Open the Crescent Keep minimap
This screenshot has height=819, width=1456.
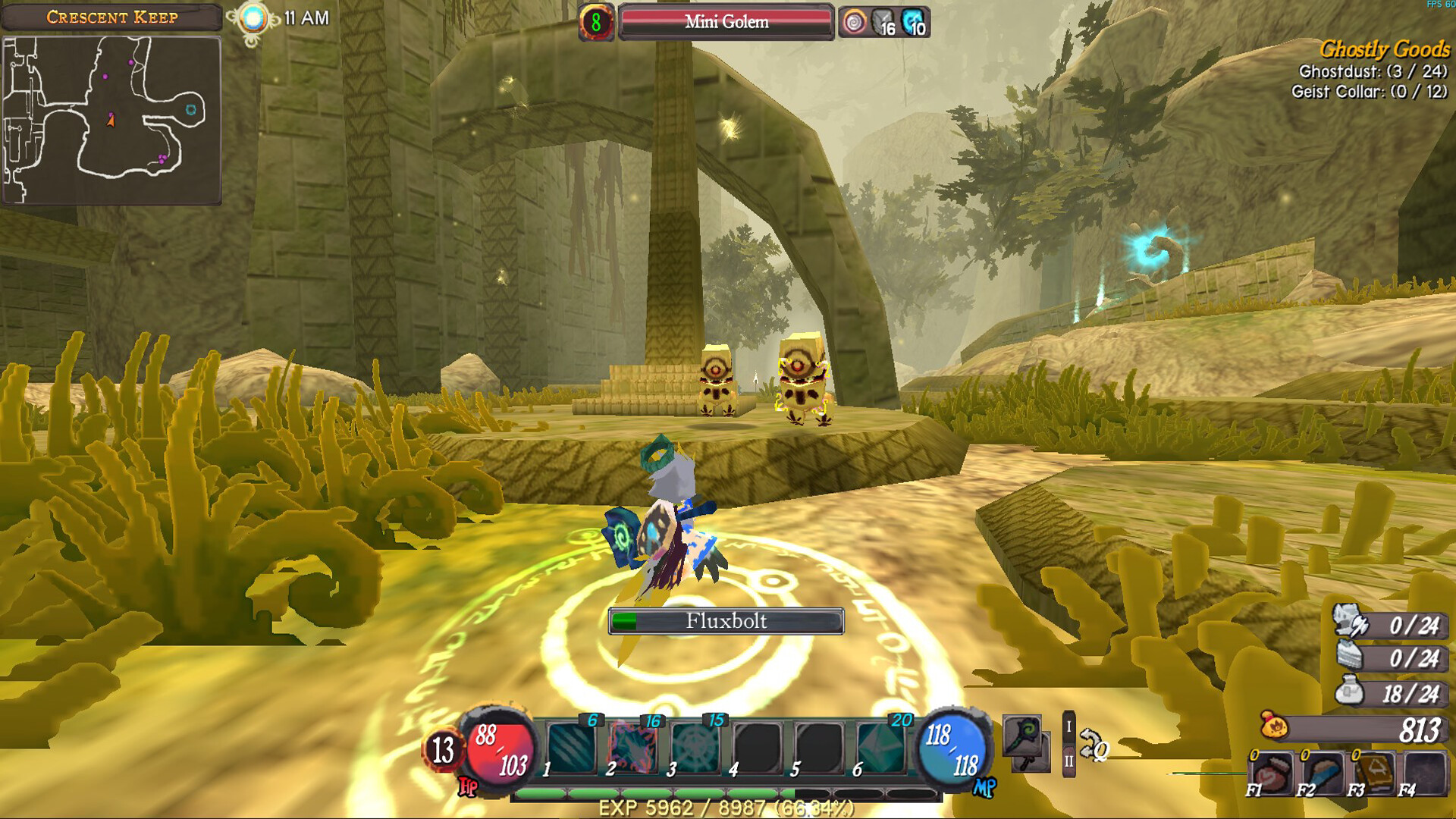(x=111, y=120)
